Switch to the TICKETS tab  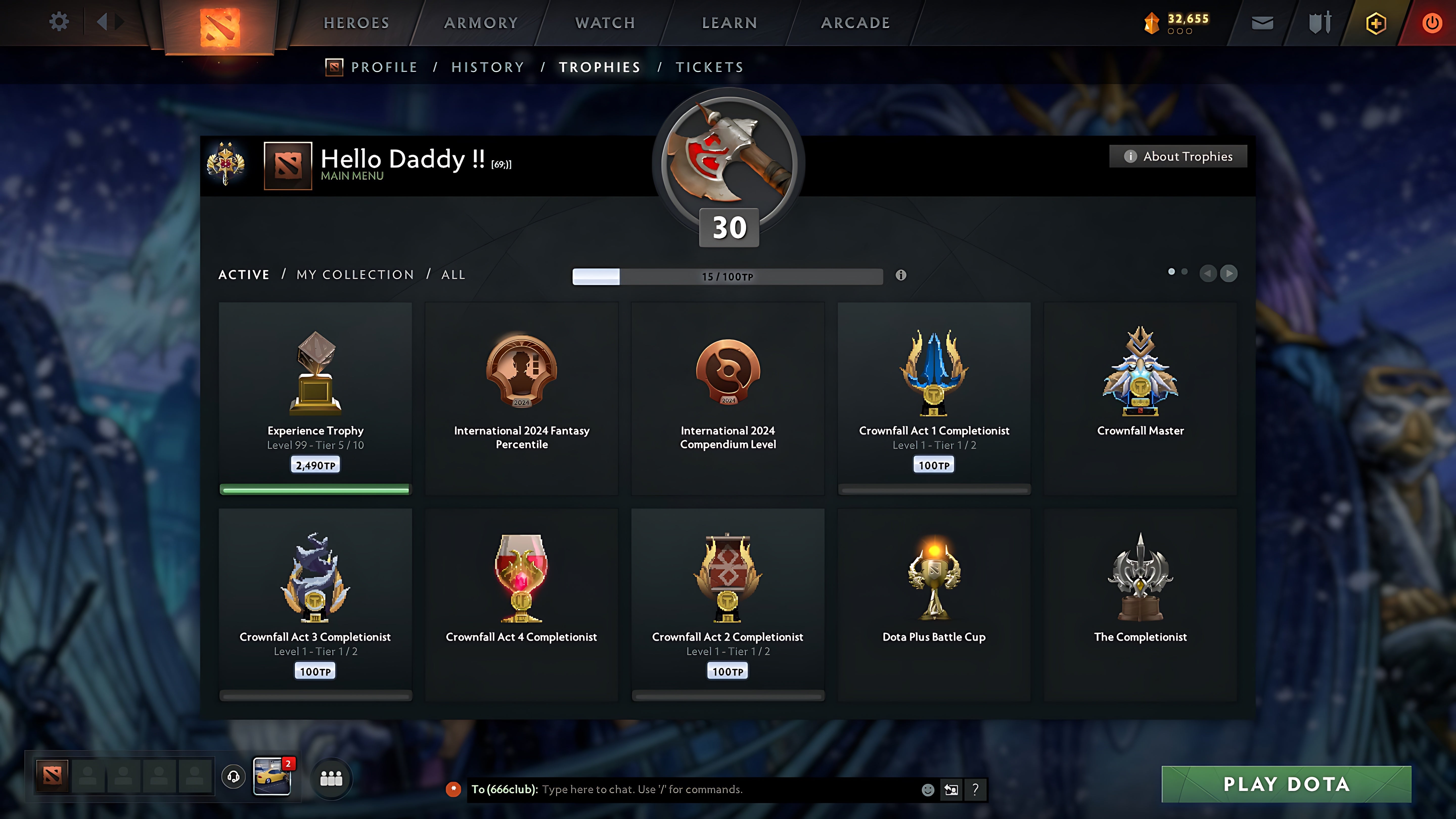coord(710,67)
